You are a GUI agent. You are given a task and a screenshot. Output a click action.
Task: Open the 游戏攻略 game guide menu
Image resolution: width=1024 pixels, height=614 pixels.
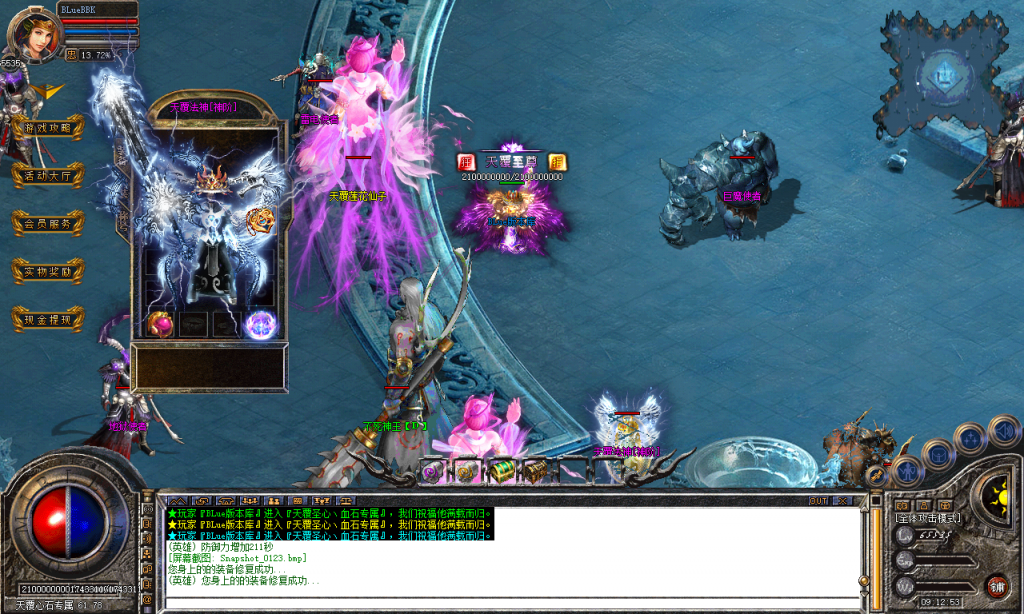pos(47,128)
